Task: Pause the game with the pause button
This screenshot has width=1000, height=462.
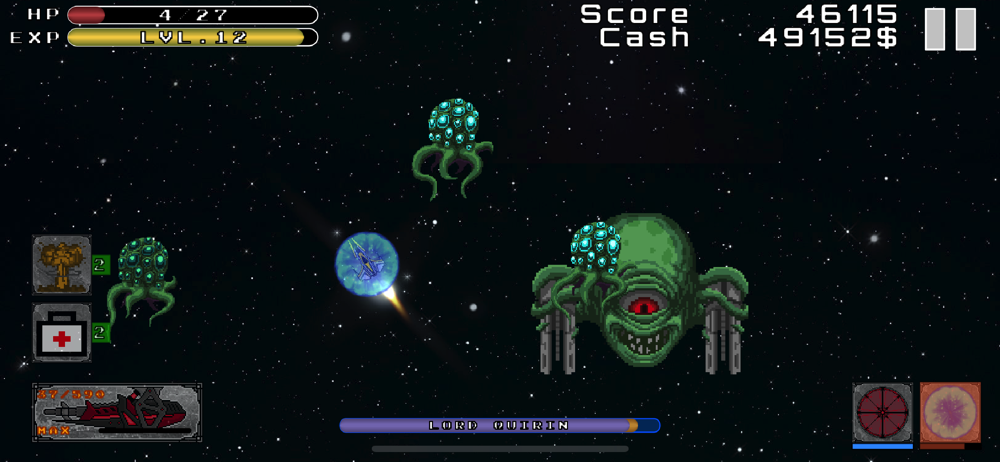Action: click(949, 29)
